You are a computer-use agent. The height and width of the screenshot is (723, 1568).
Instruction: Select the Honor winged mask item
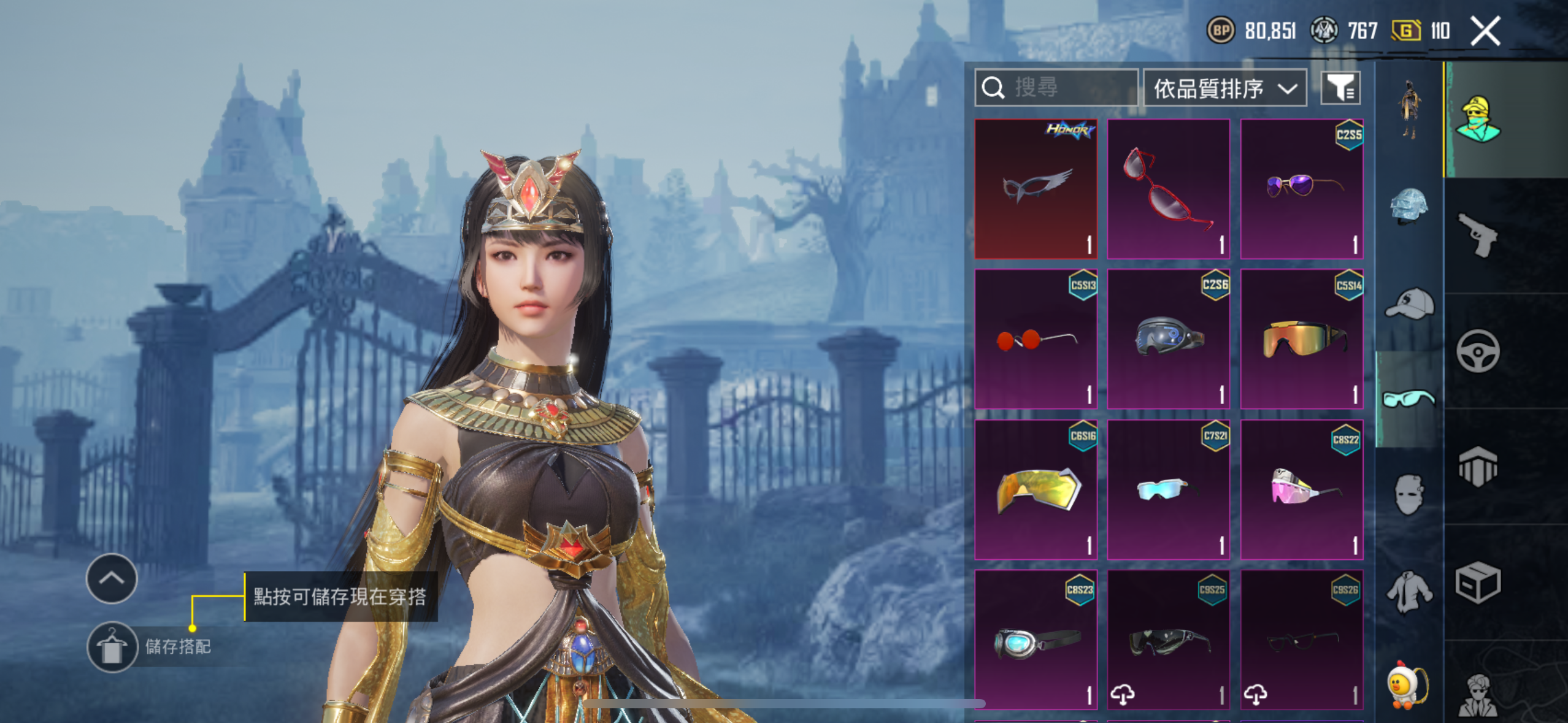[1036, 189]
